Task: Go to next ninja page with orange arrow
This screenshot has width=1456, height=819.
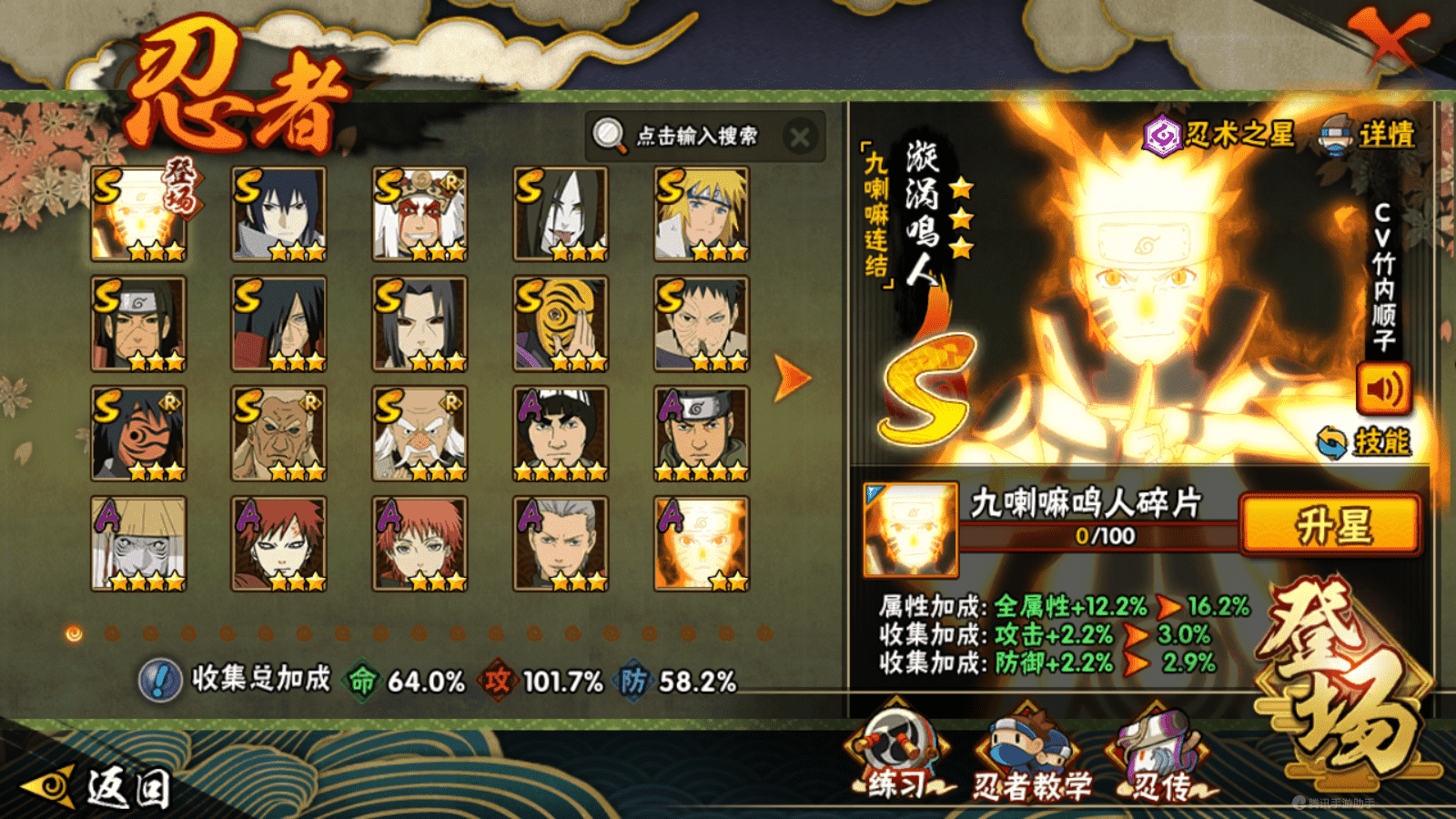Action: point(791,378)
